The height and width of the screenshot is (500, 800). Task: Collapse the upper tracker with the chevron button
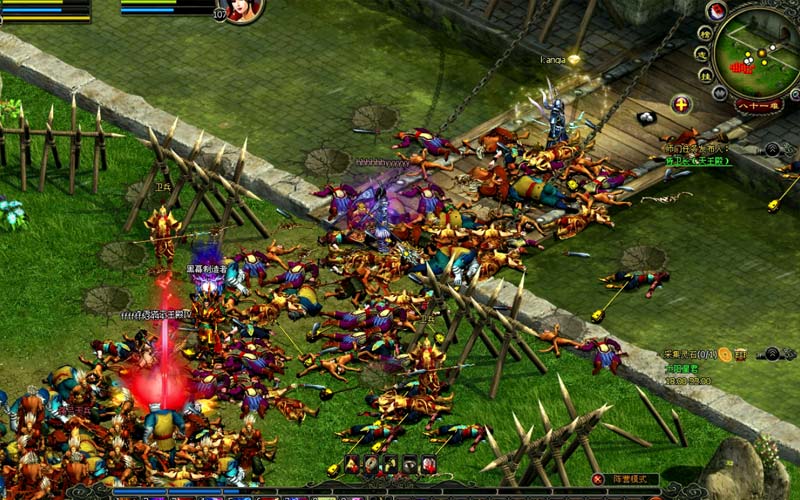click(x=772, y=149)
